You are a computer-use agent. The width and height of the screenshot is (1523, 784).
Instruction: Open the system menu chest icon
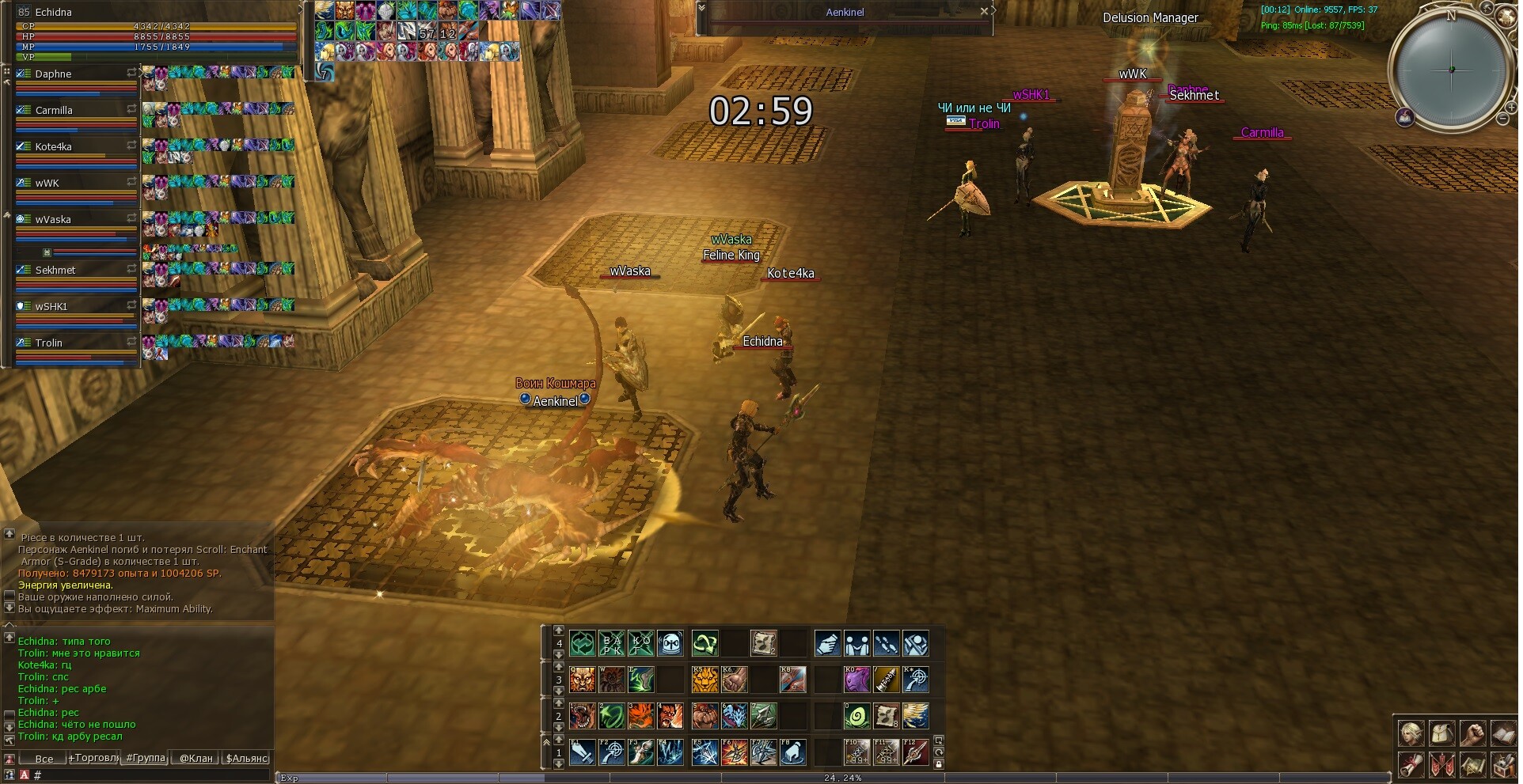point(1503,765)
